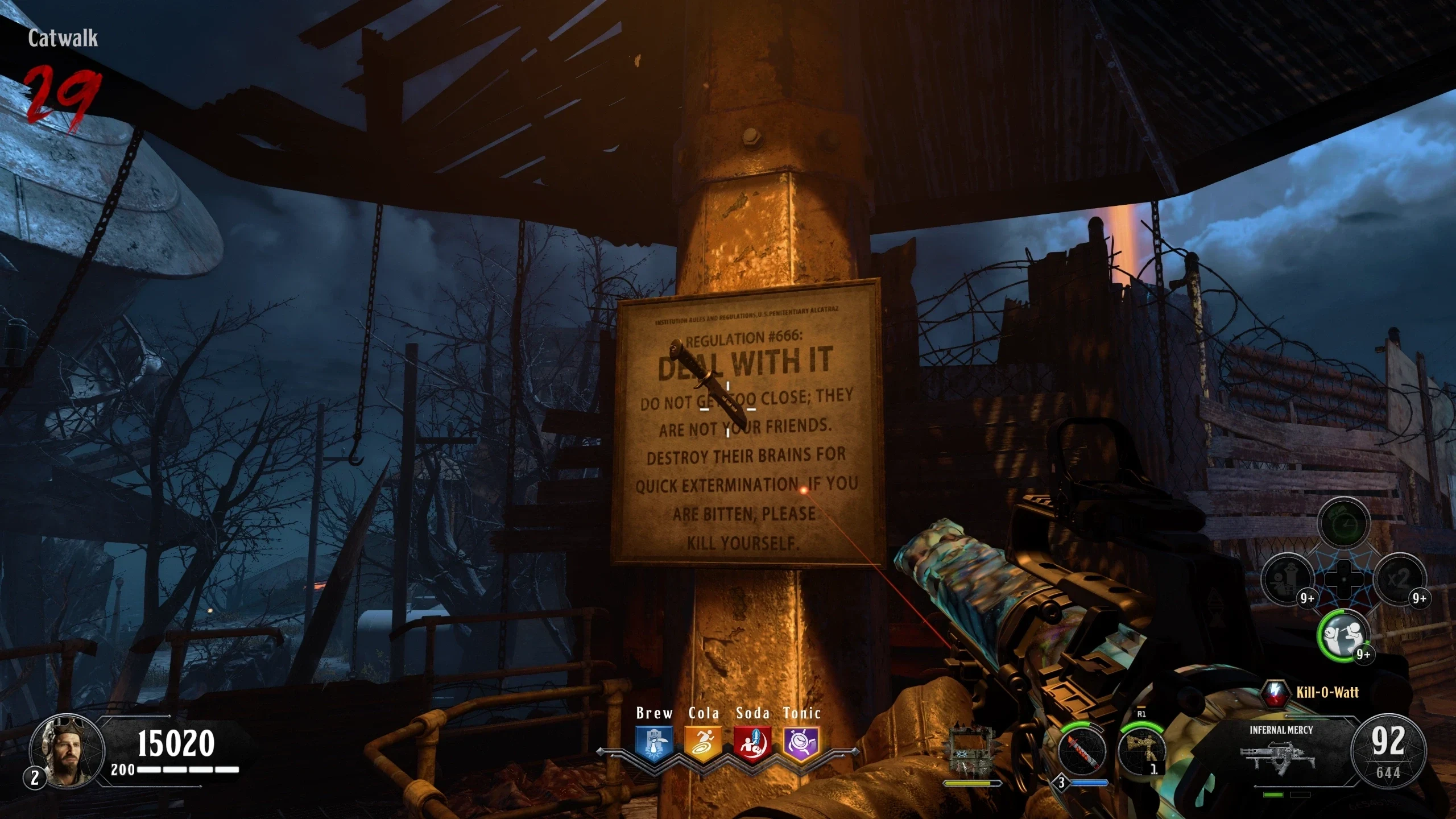
Task: Click the Kill-O-Watt lightning badge
Action: 1275,693
